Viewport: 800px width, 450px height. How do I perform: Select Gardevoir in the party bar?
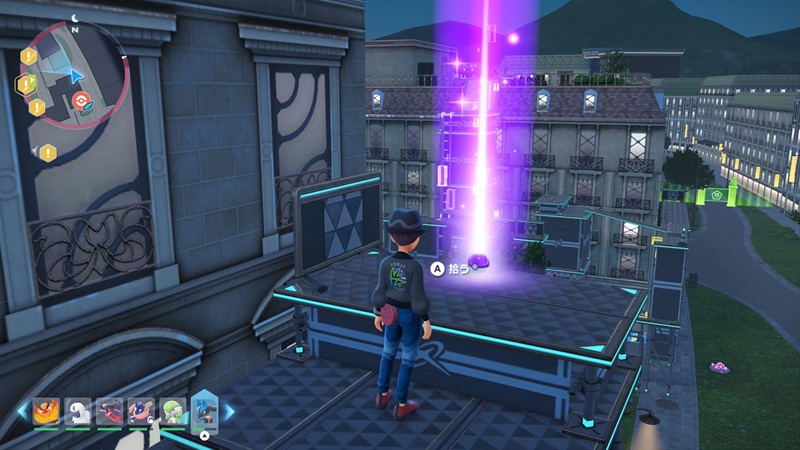[x=172, y=411]
